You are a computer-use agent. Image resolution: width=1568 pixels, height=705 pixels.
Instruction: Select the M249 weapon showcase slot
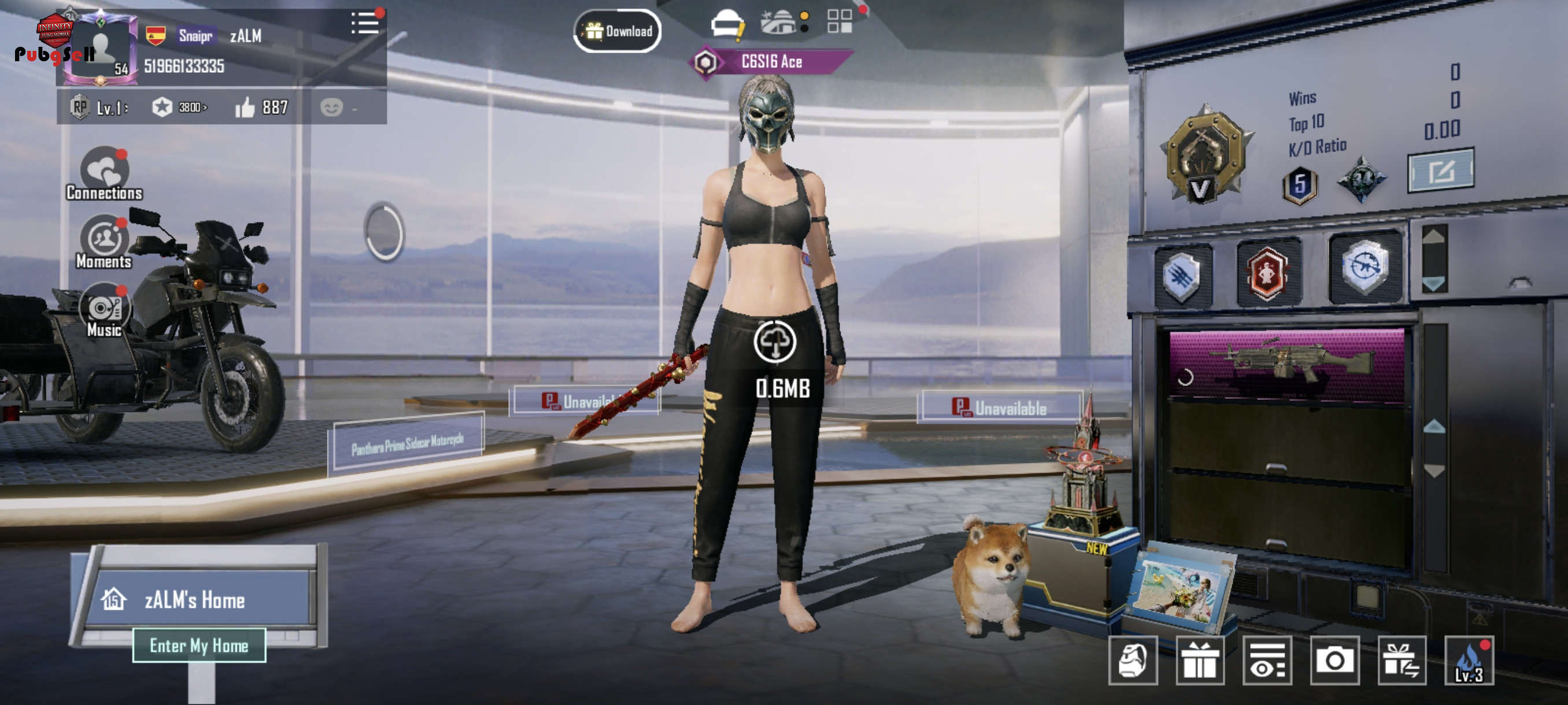click(x=1287, y=363)
